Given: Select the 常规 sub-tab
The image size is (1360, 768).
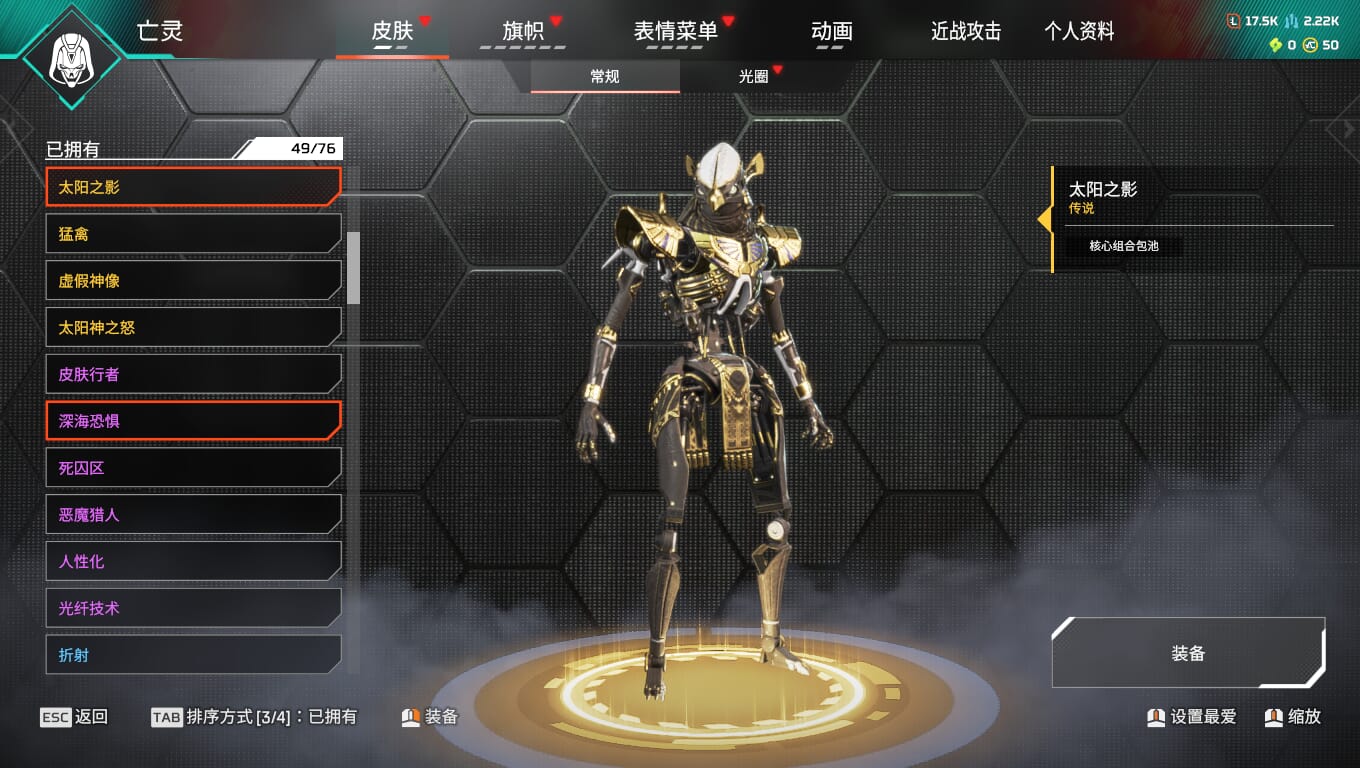Looking at the screenshot, I should tap(605, 76).
